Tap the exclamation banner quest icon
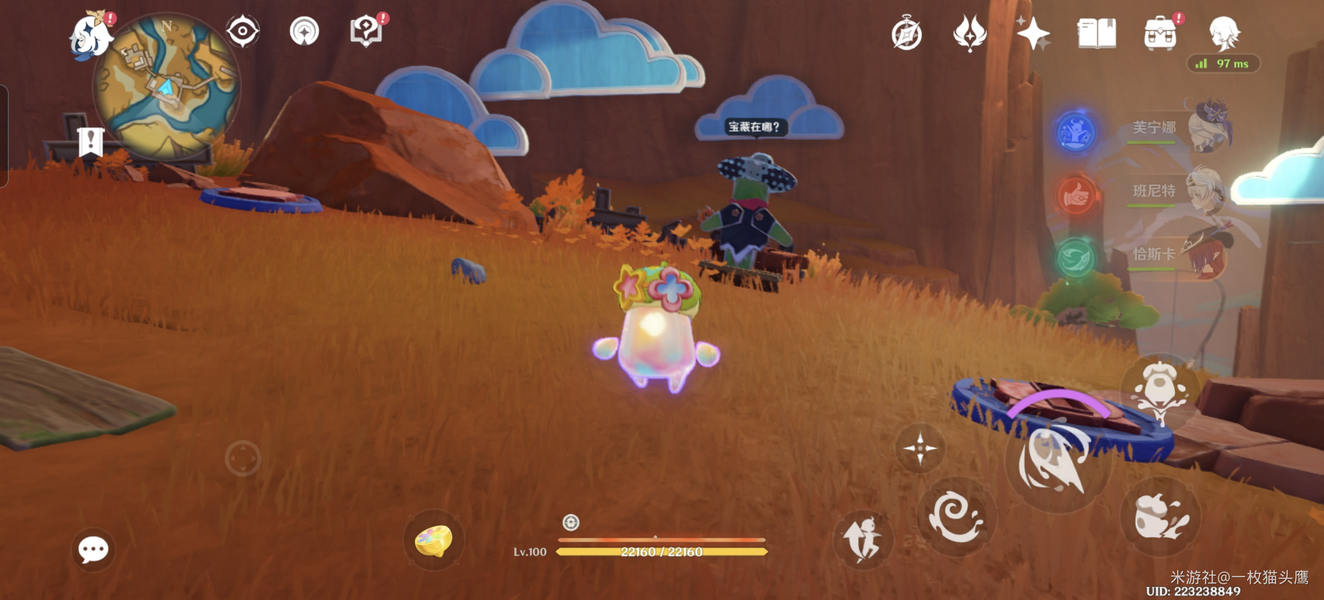 pyautogui.click(x=91, y=143)
